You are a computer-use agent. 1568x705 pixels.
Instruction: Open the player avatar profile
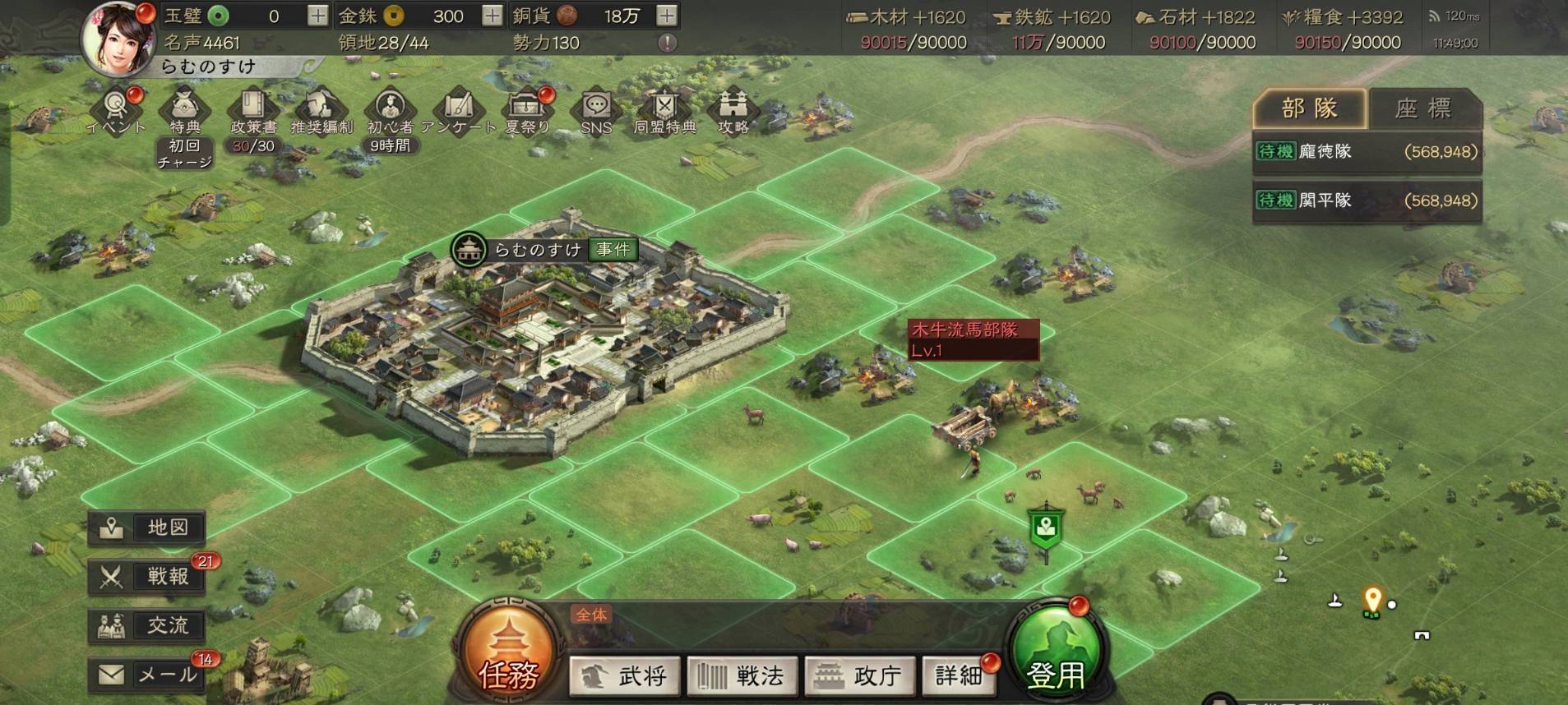[x=118, y=39]
